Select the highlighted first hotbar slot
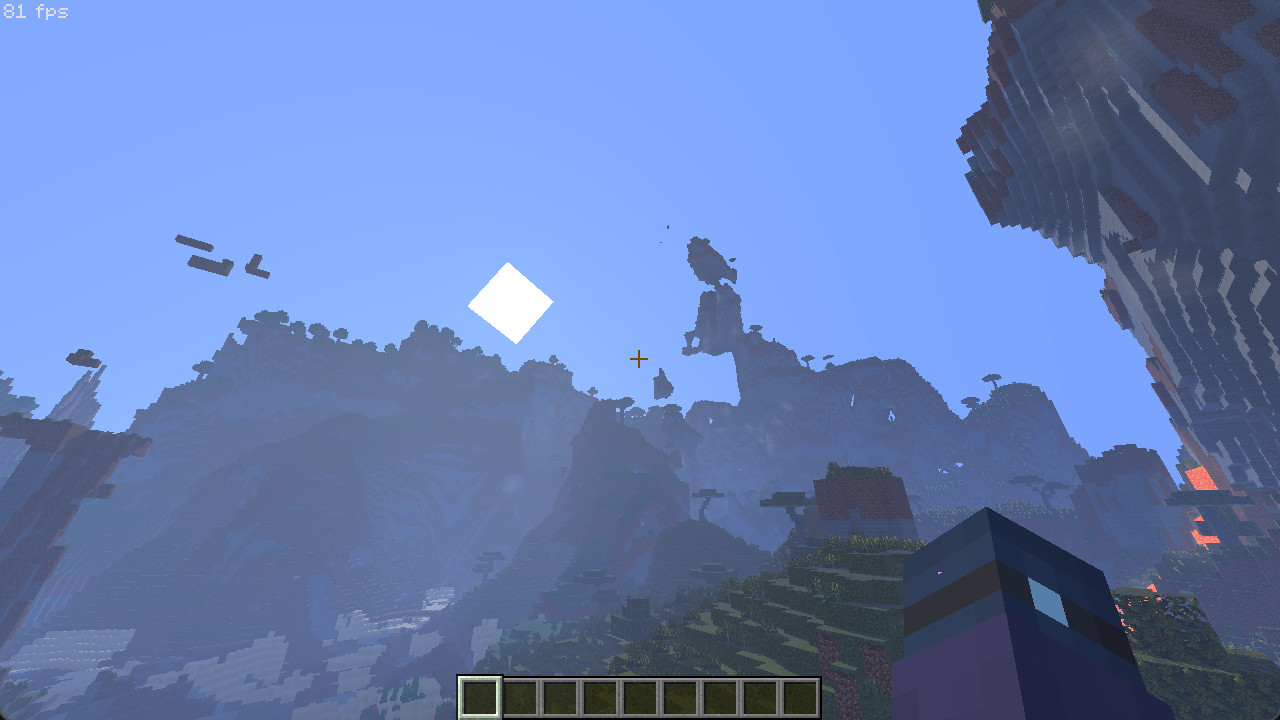The image size is (1280, 720). point(480,697)
